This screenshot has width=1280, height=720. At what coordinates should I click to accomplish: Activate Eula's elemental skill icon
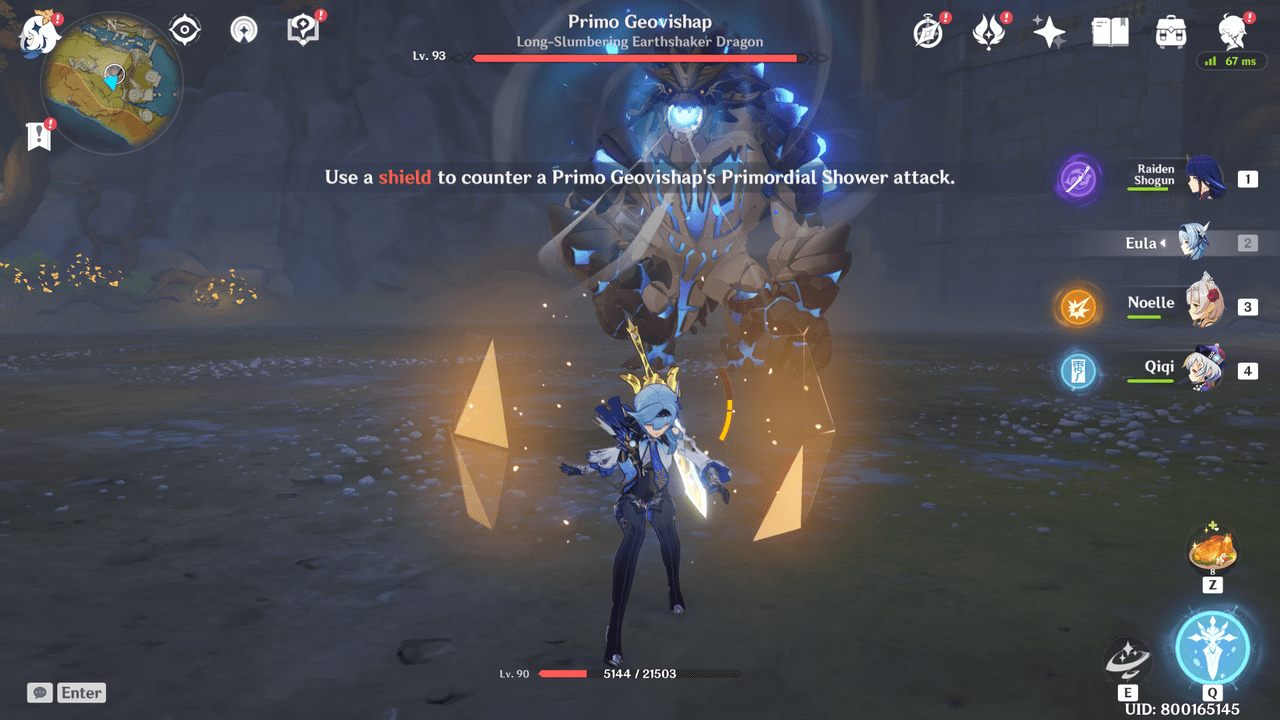tap(1127, 660)
